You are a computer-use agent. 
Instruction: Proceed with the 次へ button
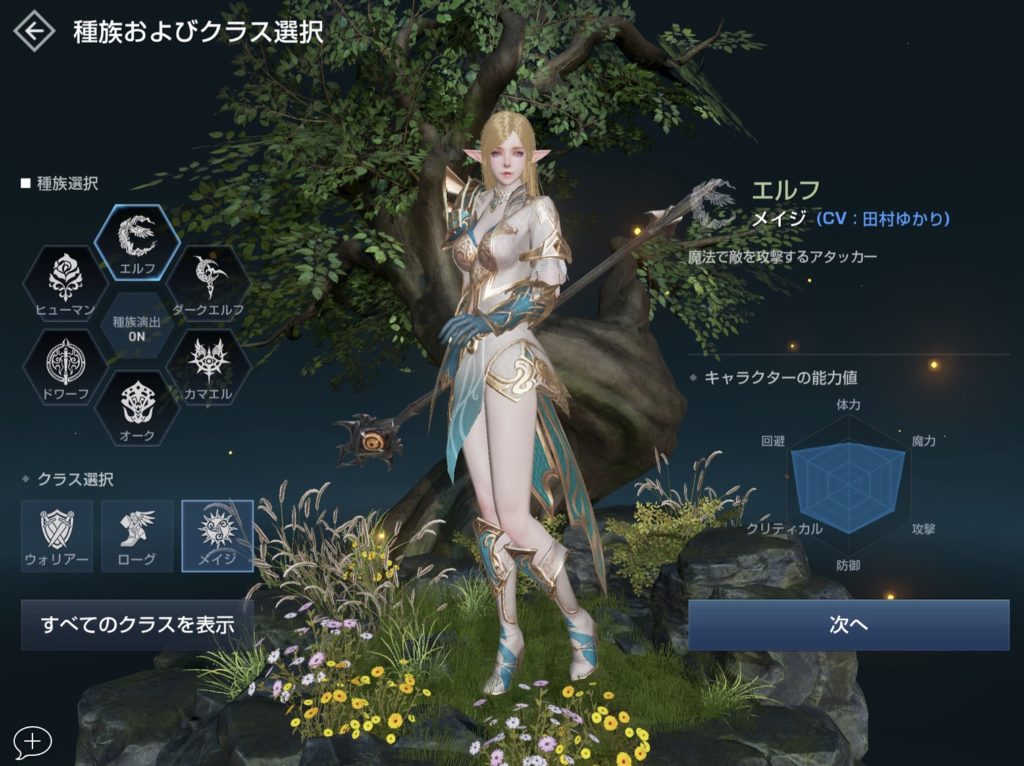848,625
